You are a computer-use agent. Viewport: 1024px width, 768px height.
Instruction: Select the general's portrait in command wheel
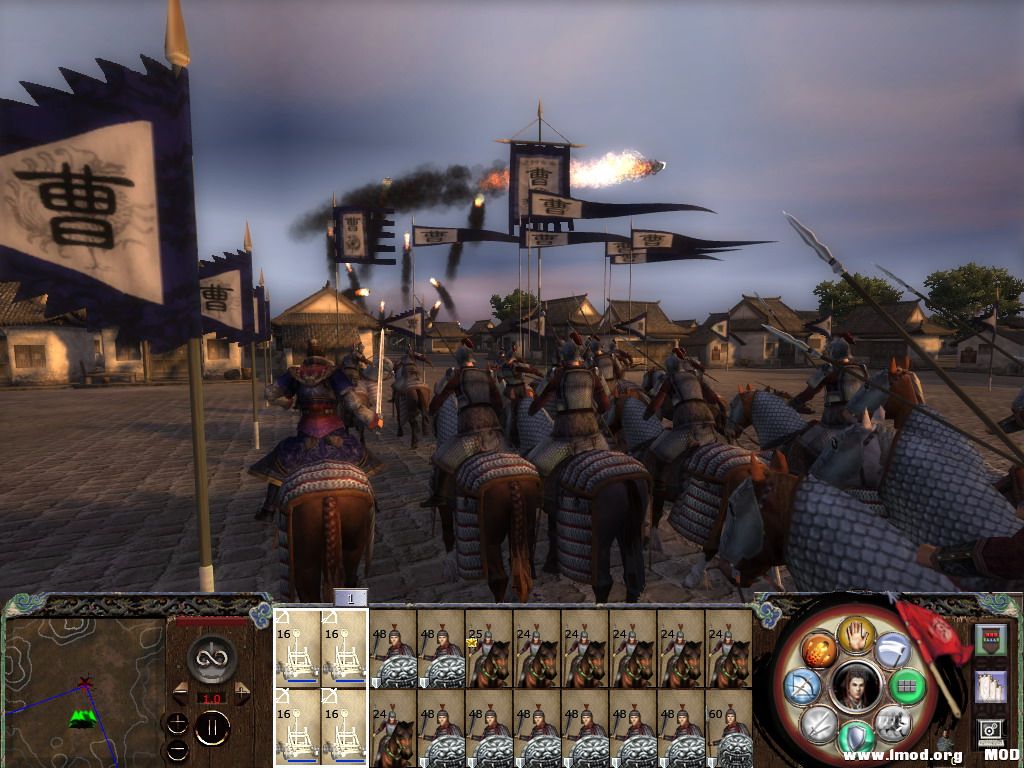point(855,686)
